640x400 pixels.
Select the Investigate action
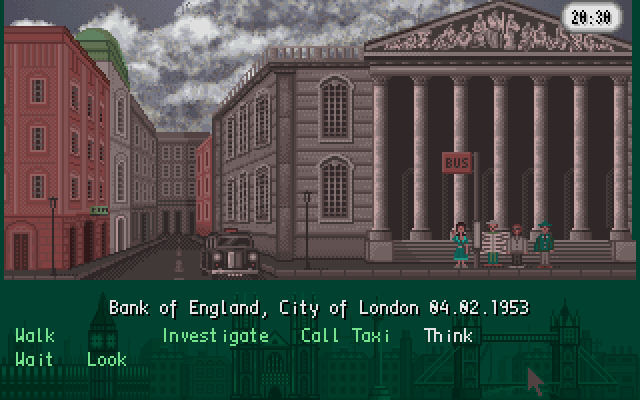[215, 336]
